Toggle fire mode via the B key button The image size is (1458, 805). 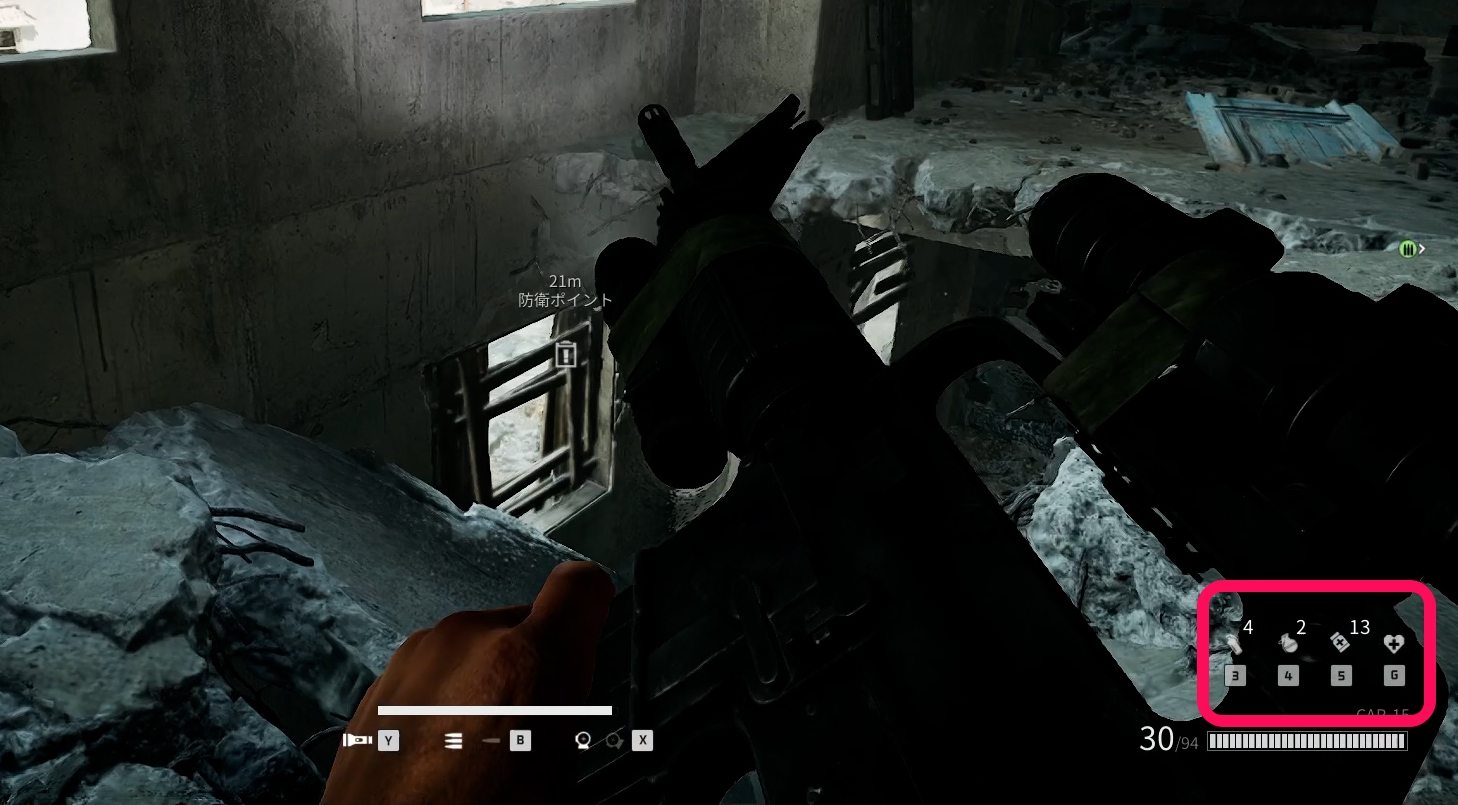521,741
